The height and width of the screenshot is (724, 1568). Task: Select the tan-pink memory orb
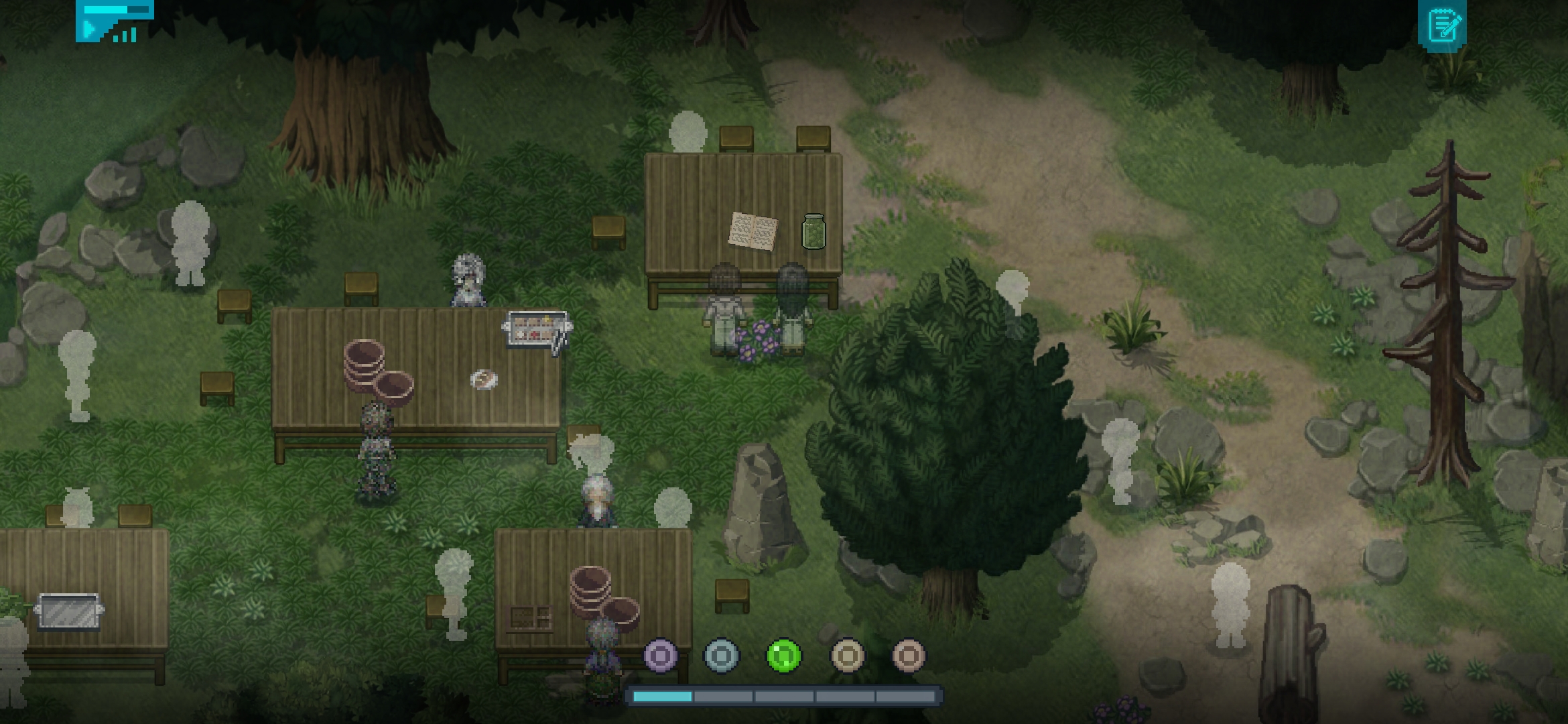909,654
